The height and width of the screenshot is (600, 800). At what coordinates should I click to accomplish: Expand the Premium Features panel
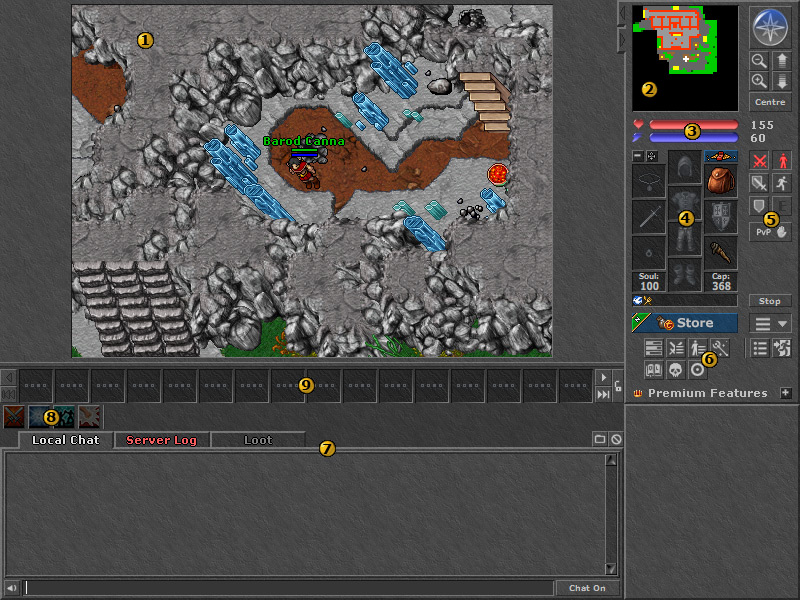[786, 393]
